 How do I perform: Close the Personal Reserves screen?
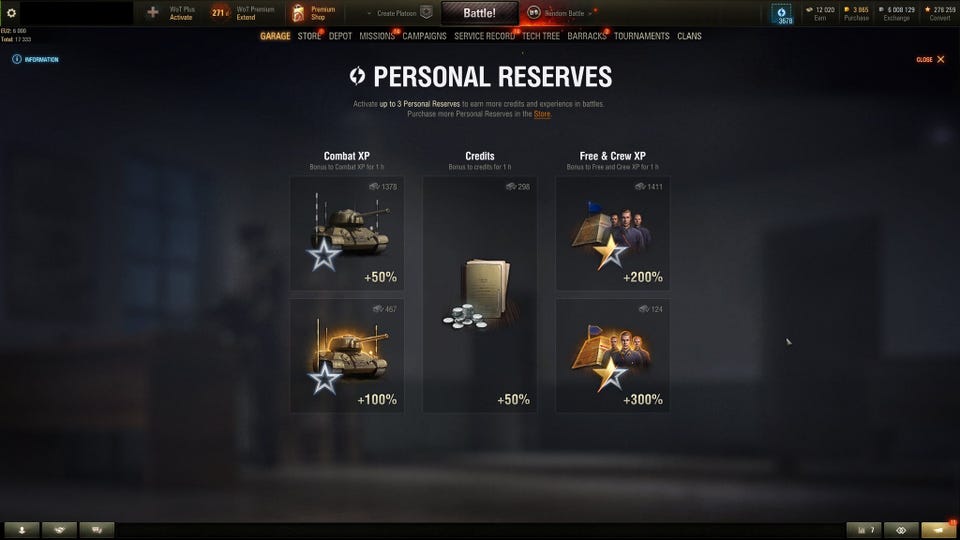coord(931,60)
